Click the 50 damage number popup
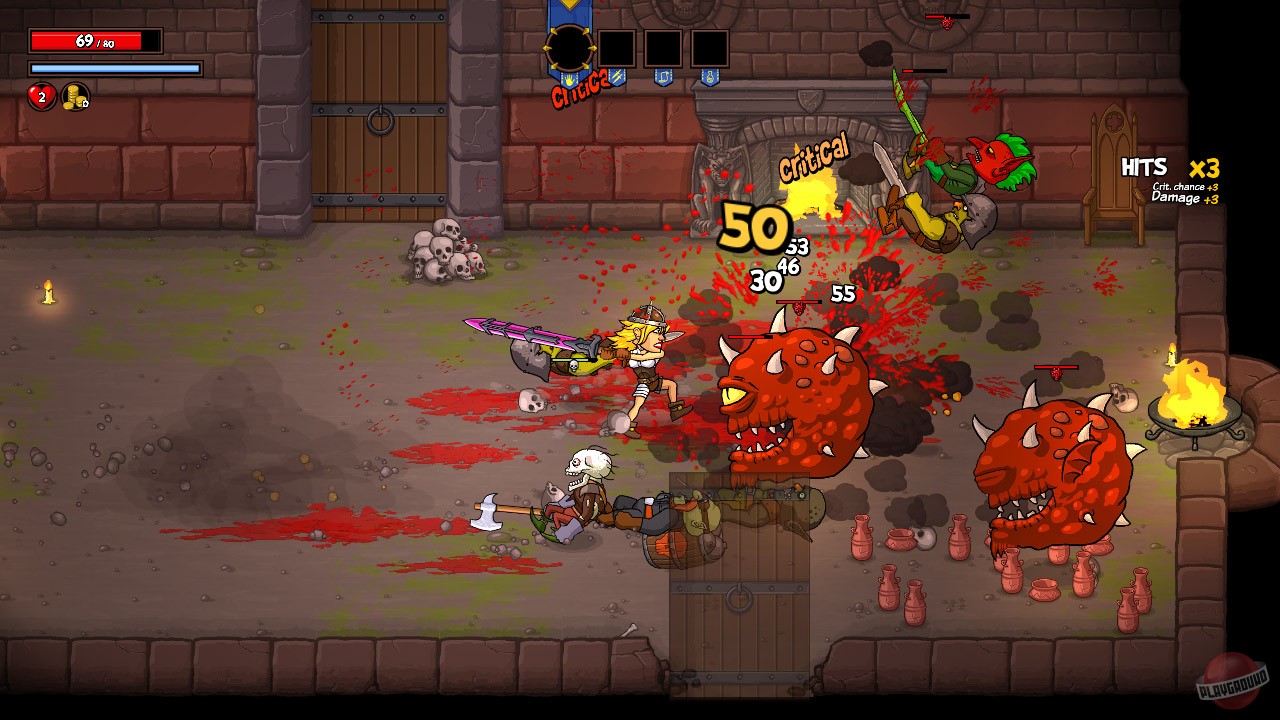The height and width of the screenshot is (720, 1280). point(752,228)
